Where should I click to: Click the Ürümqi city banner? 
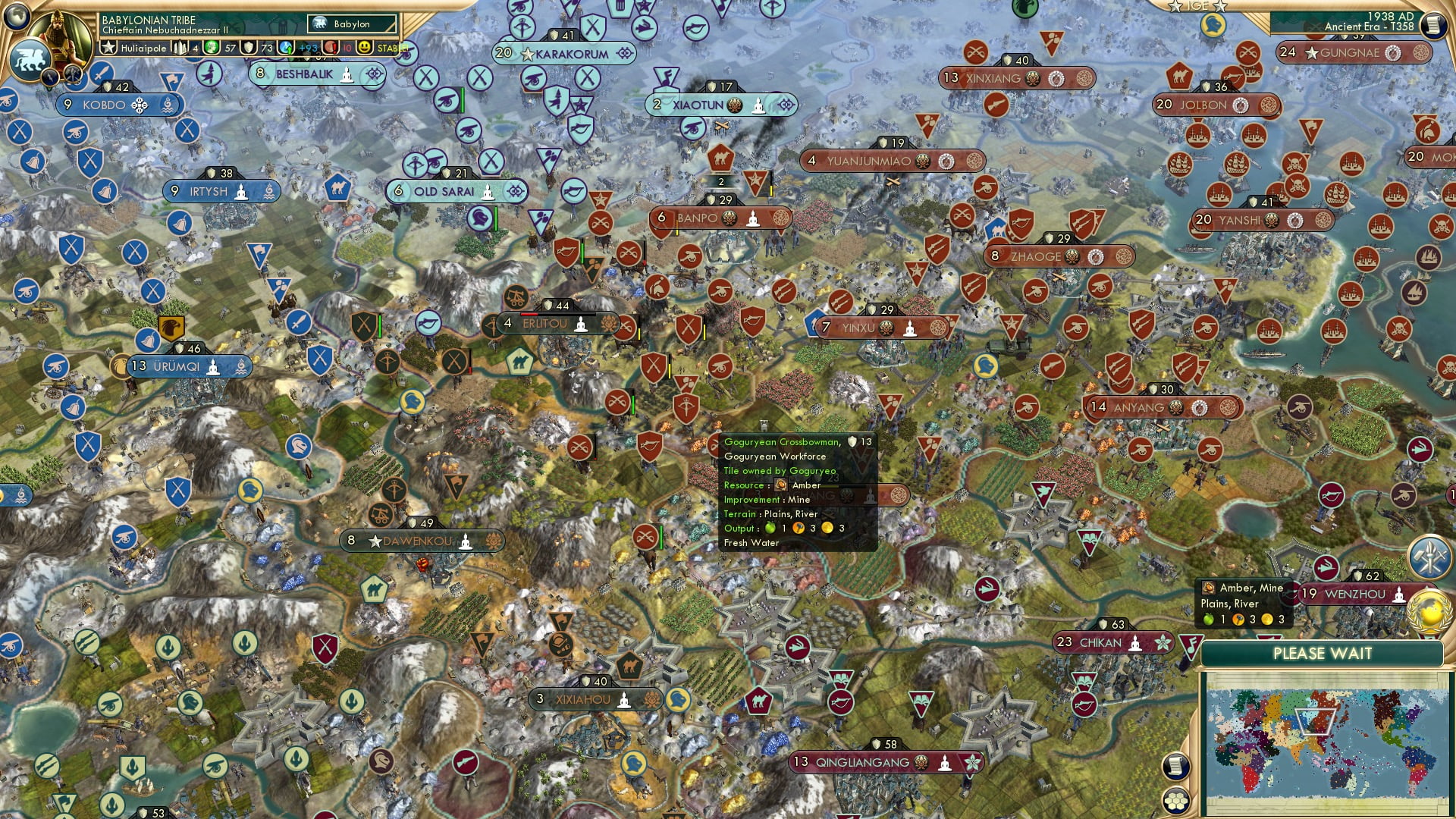coord(177,366)
